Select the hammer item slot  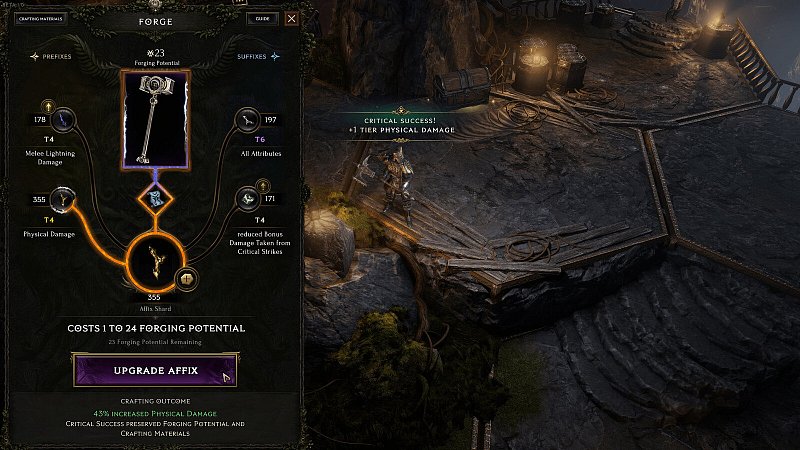tap(155, 118)
